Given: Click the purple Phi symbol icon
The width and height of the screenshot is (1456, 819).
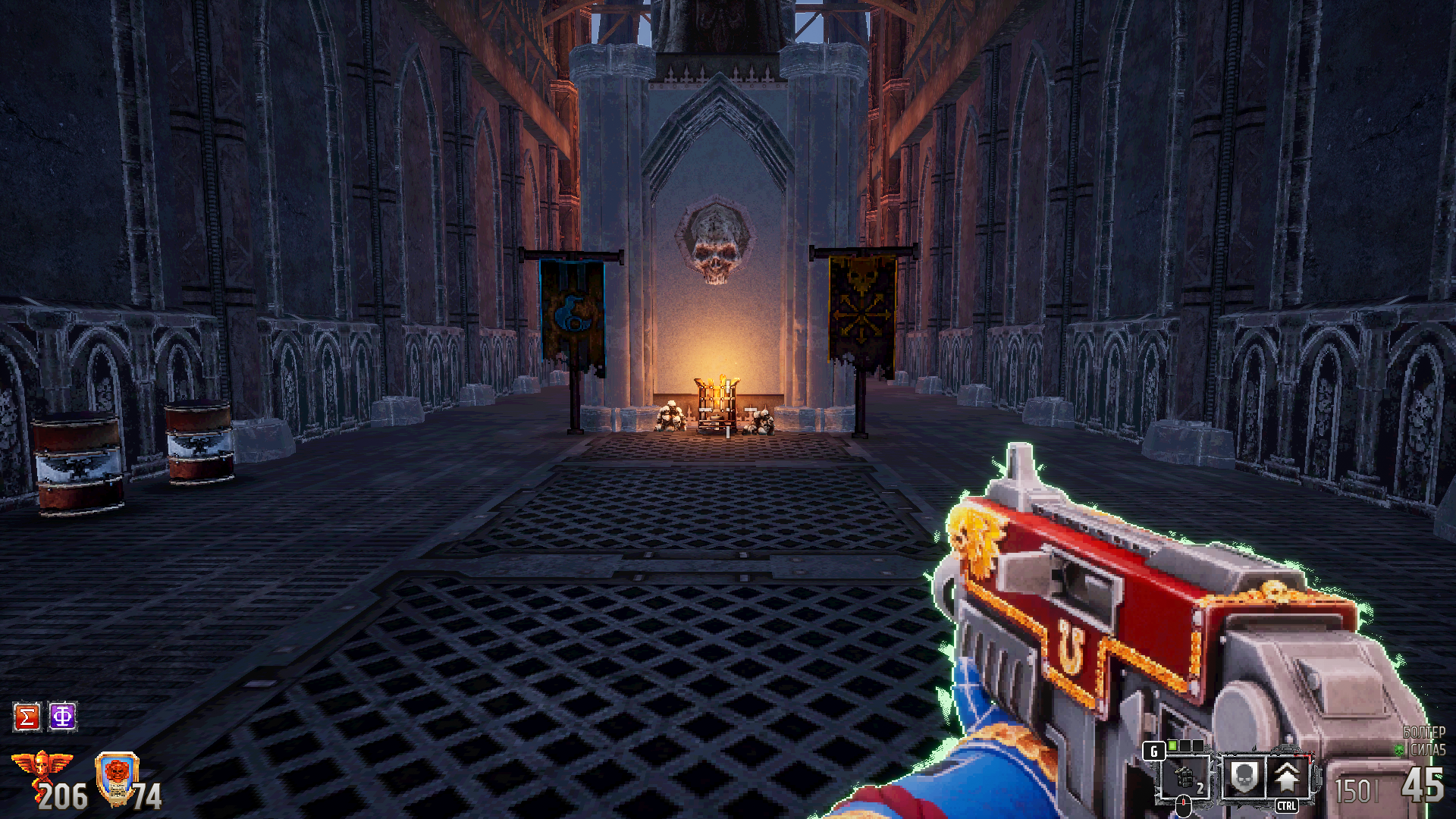Looking at the screenshot, I should 63,717.
